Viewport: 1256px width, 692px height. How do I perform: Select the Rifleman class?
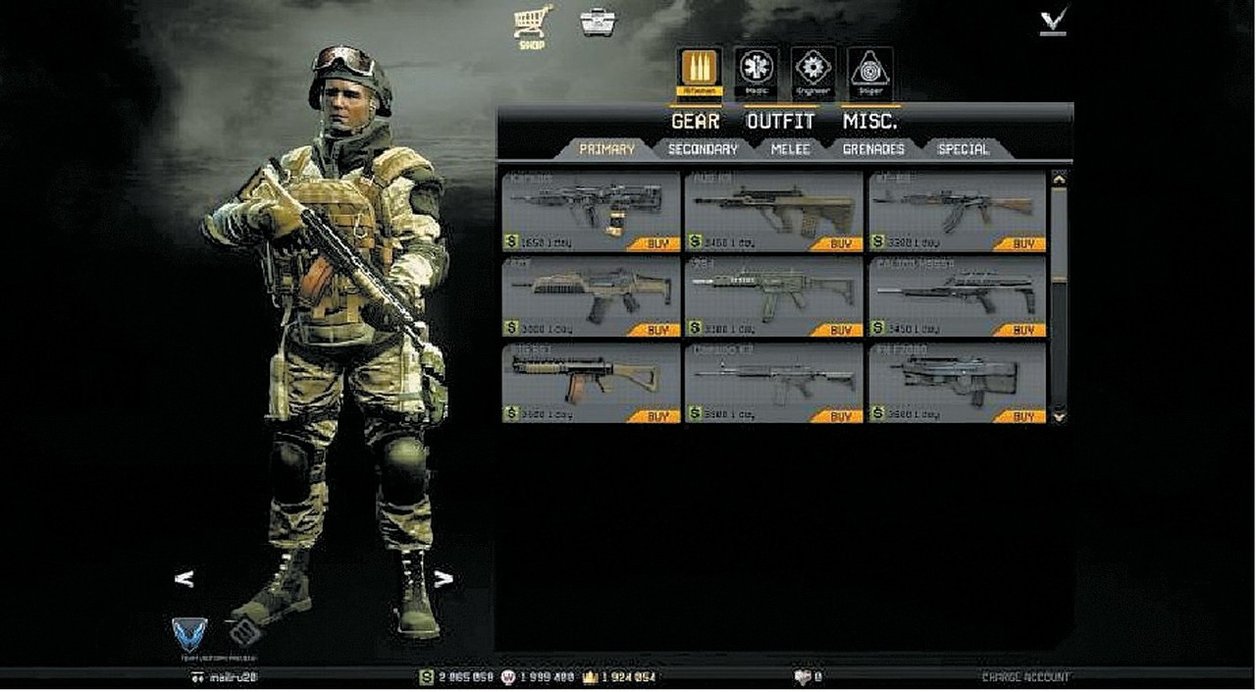pos(700,72)
